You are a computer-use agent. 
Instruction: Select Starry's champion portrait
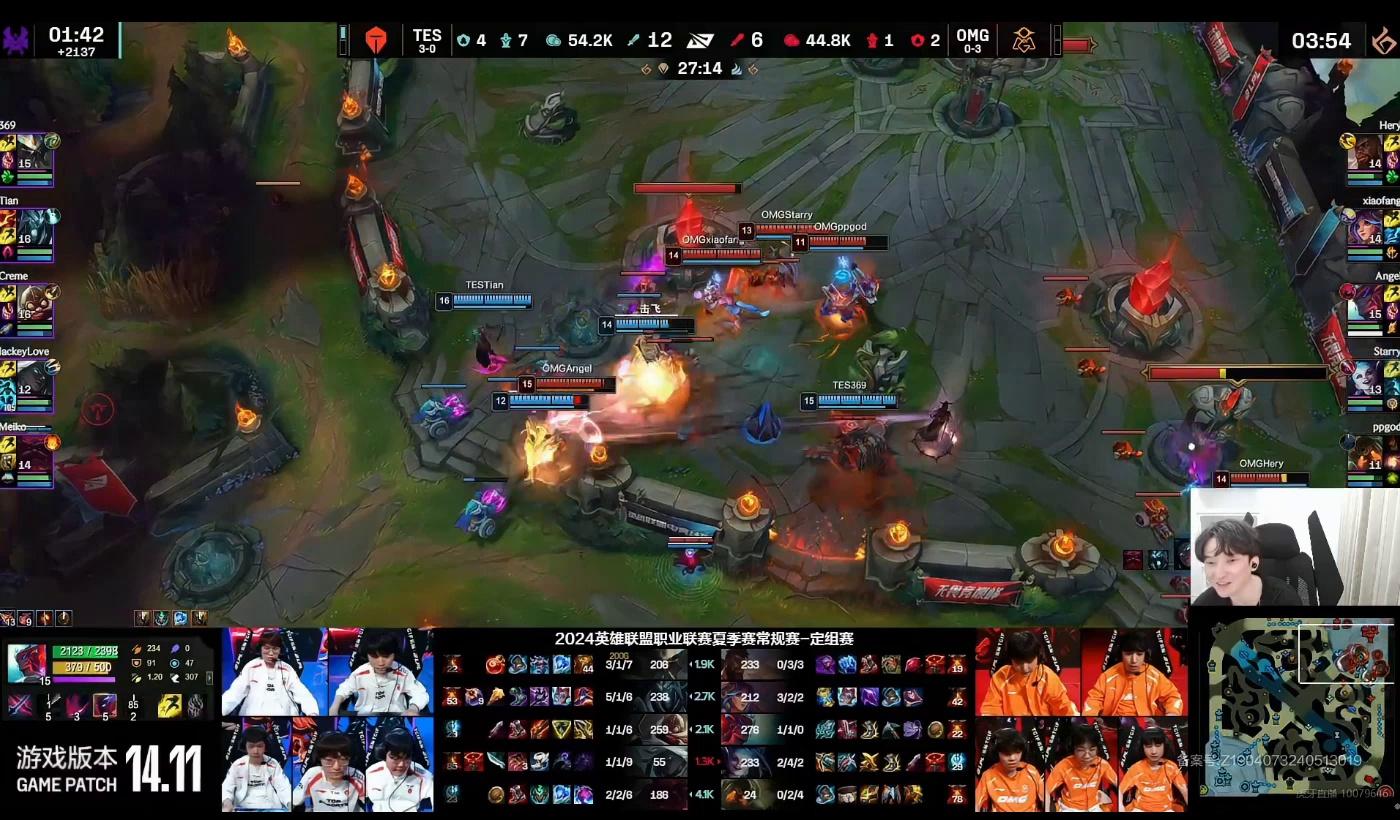coord(1365,377)
